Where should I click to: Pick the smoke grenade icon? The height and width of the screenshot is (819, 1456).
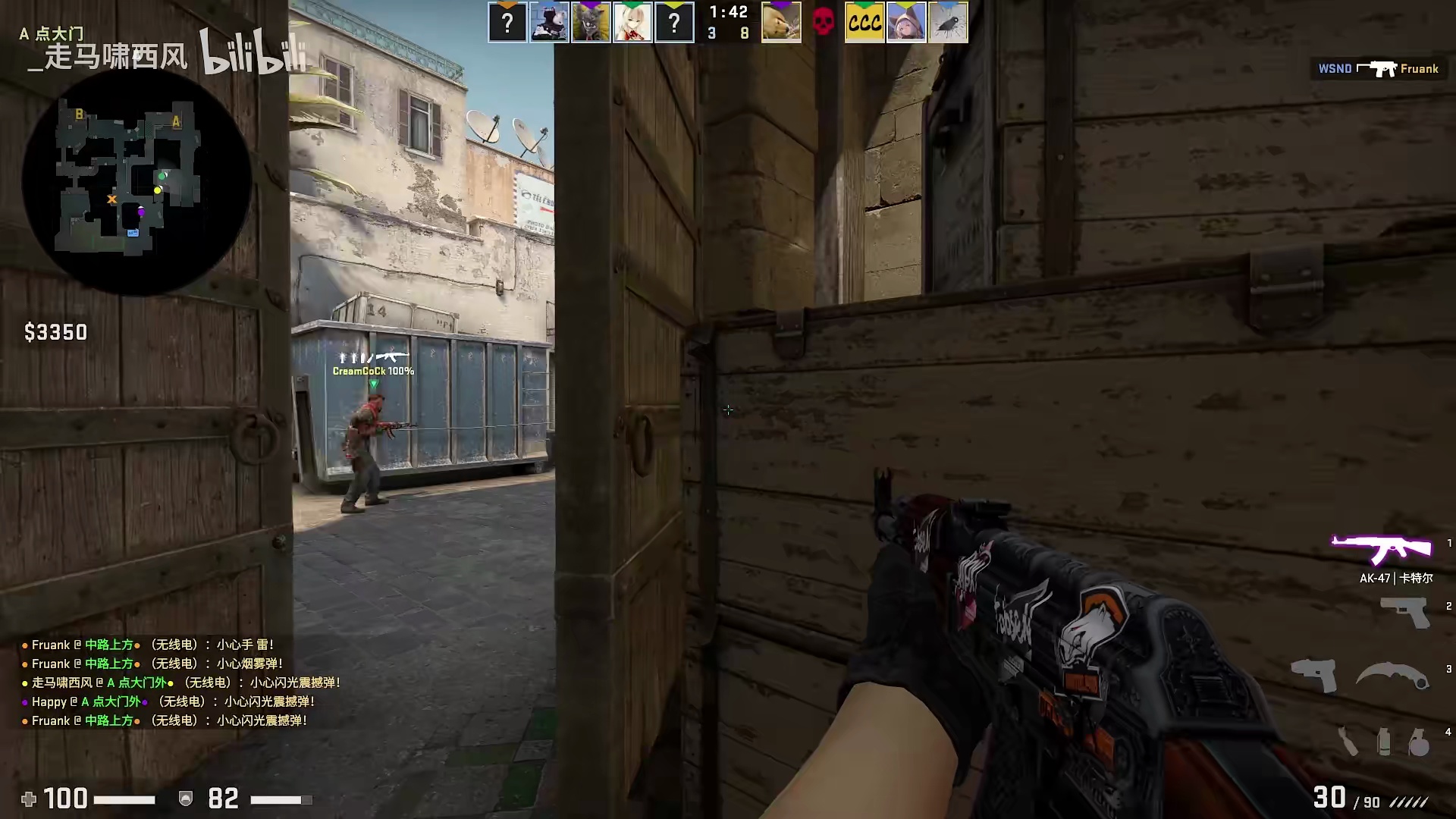(1384, 742)
